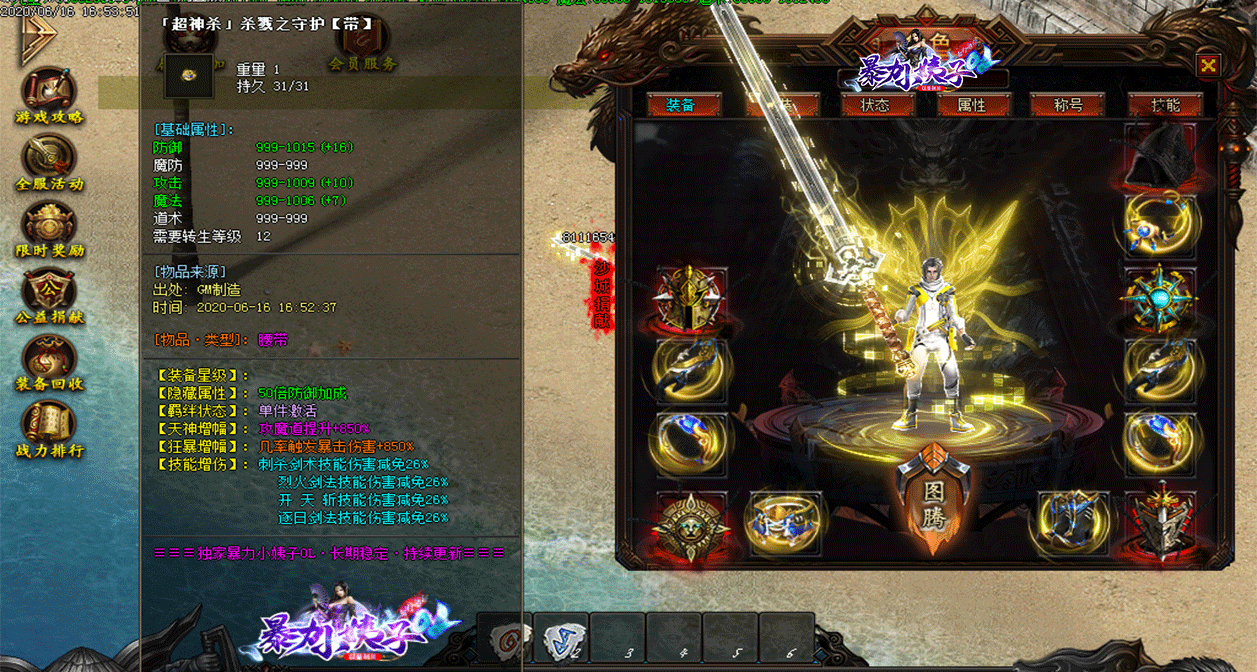Open the 属性 attributes tab
The height and width of the screenshot is (672, 1257).
pos(971,105)
